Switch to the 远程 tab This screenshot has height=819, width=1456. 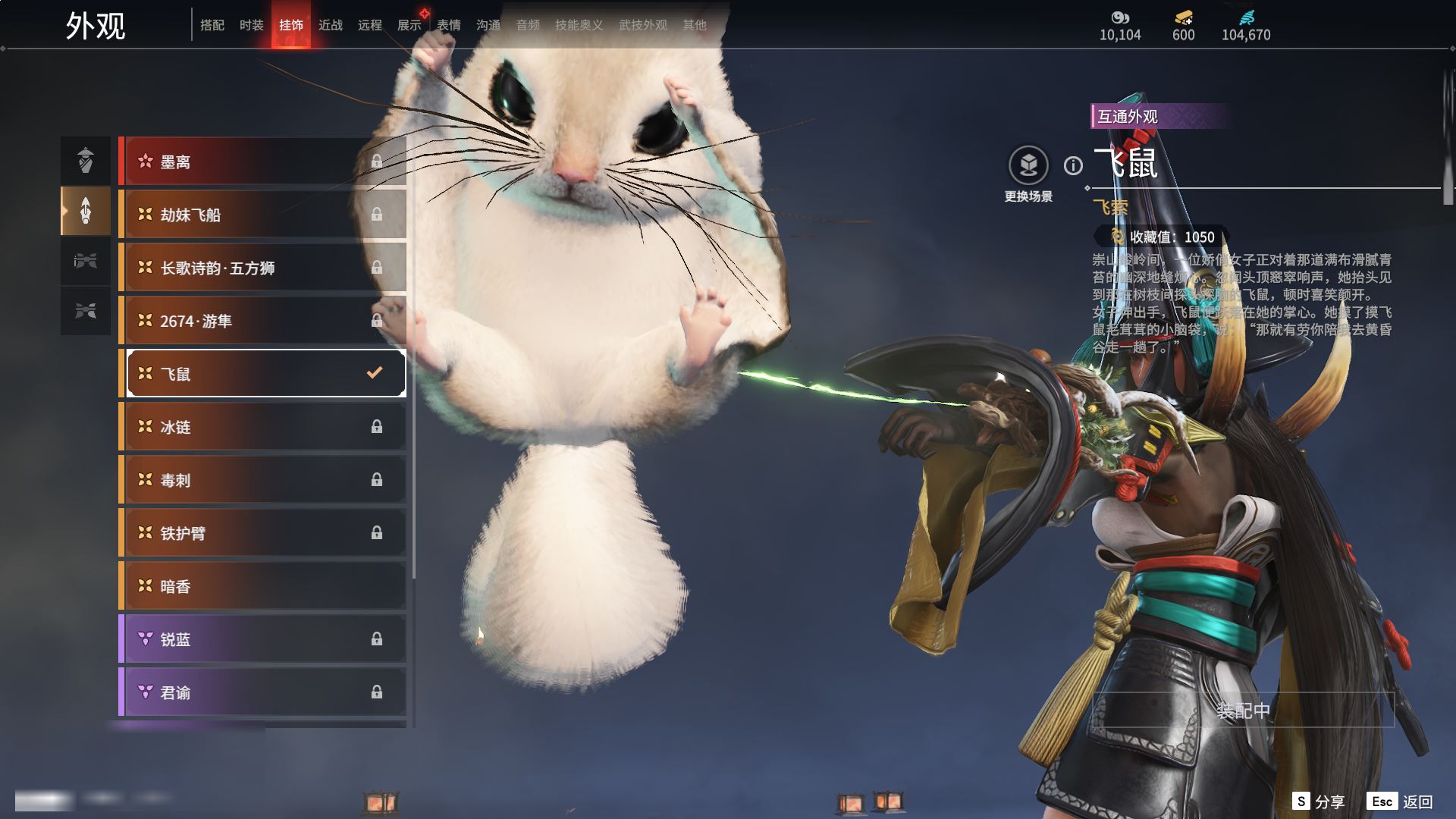[370, 25]
